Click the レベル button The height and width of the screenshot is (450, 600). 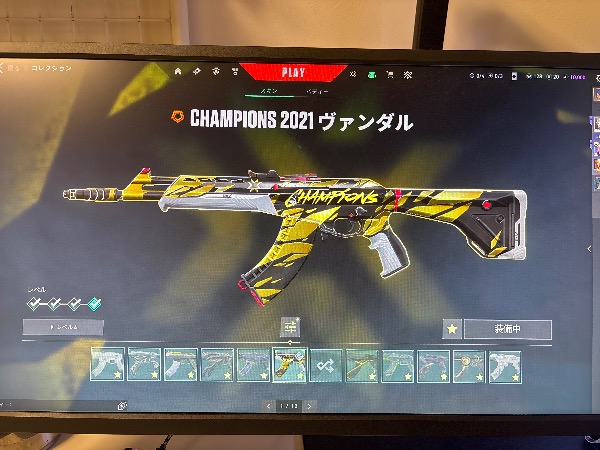(x=63, y=327)
